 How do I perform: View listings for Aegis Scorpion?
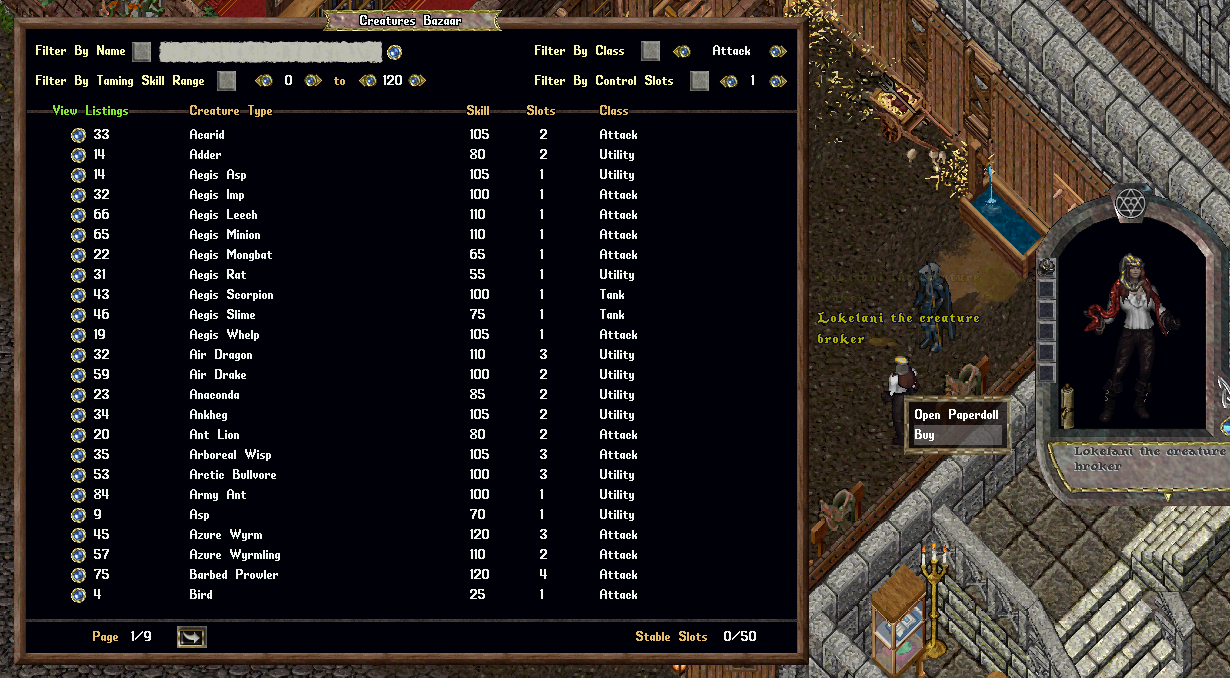point(78,295)
